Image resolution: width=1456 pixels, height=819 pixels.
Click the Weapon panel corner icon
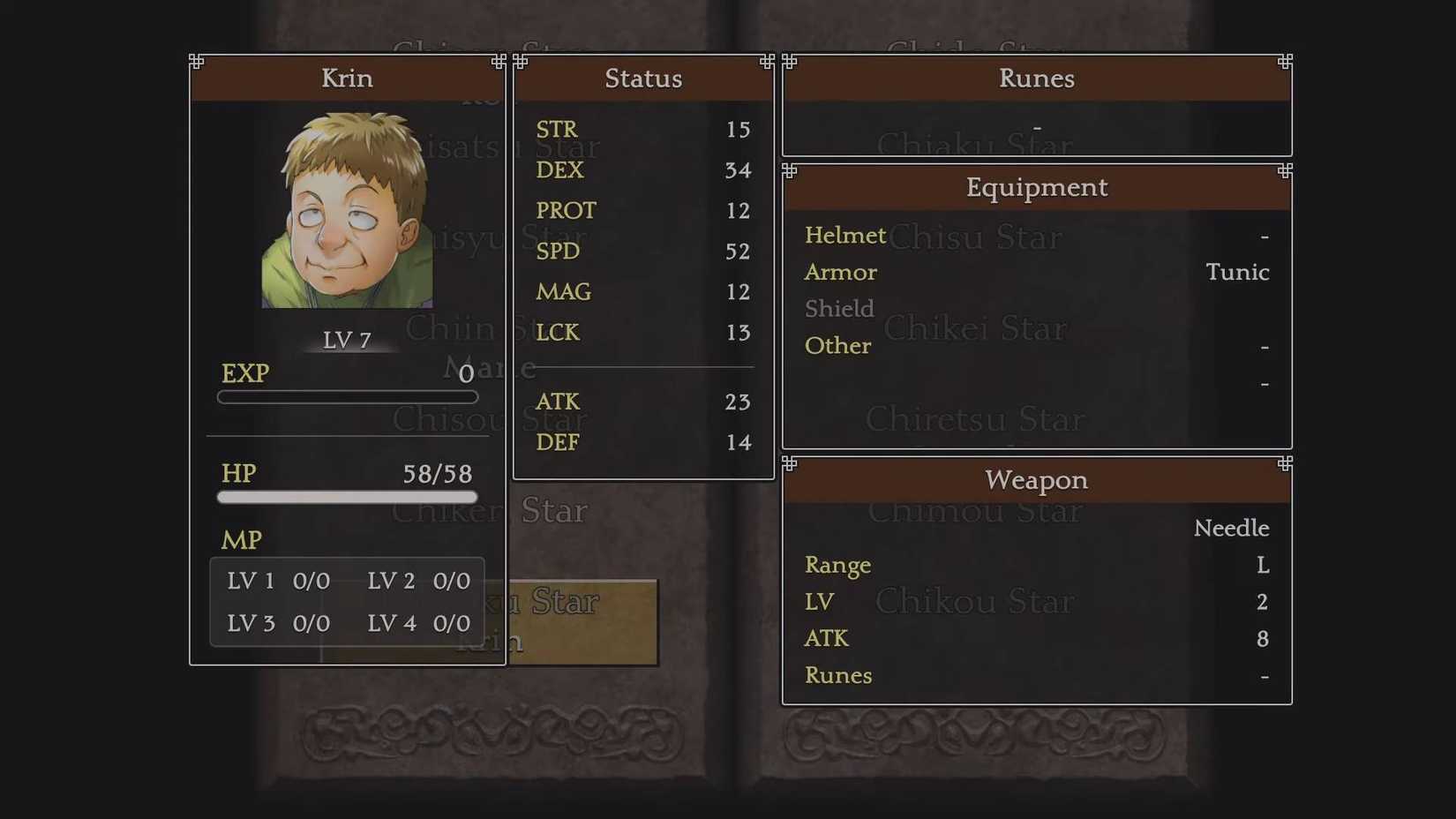click(788, 465)
